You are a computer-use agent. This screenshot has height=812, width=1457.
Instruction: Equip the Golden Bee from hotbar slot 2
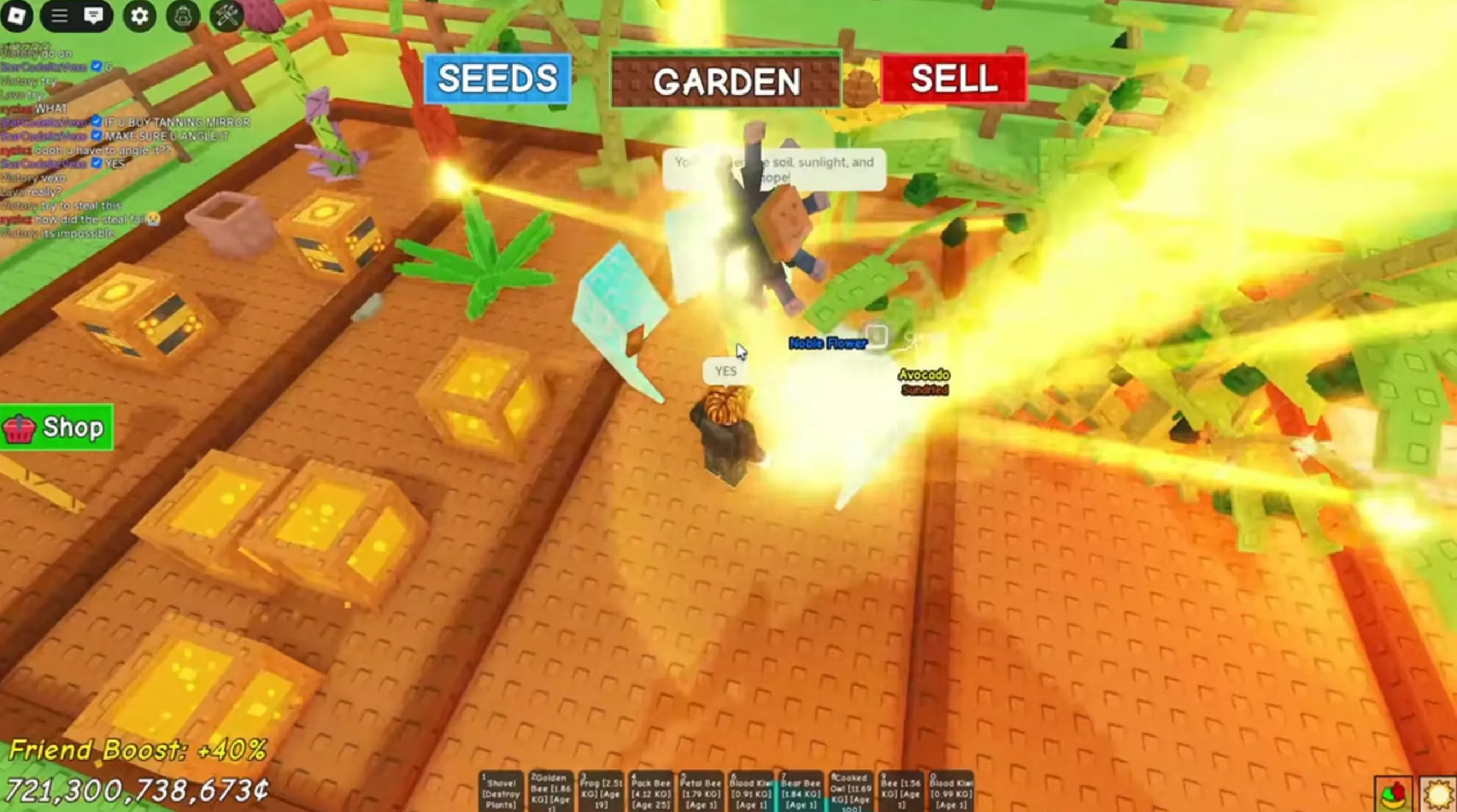(x=551, y=792)
